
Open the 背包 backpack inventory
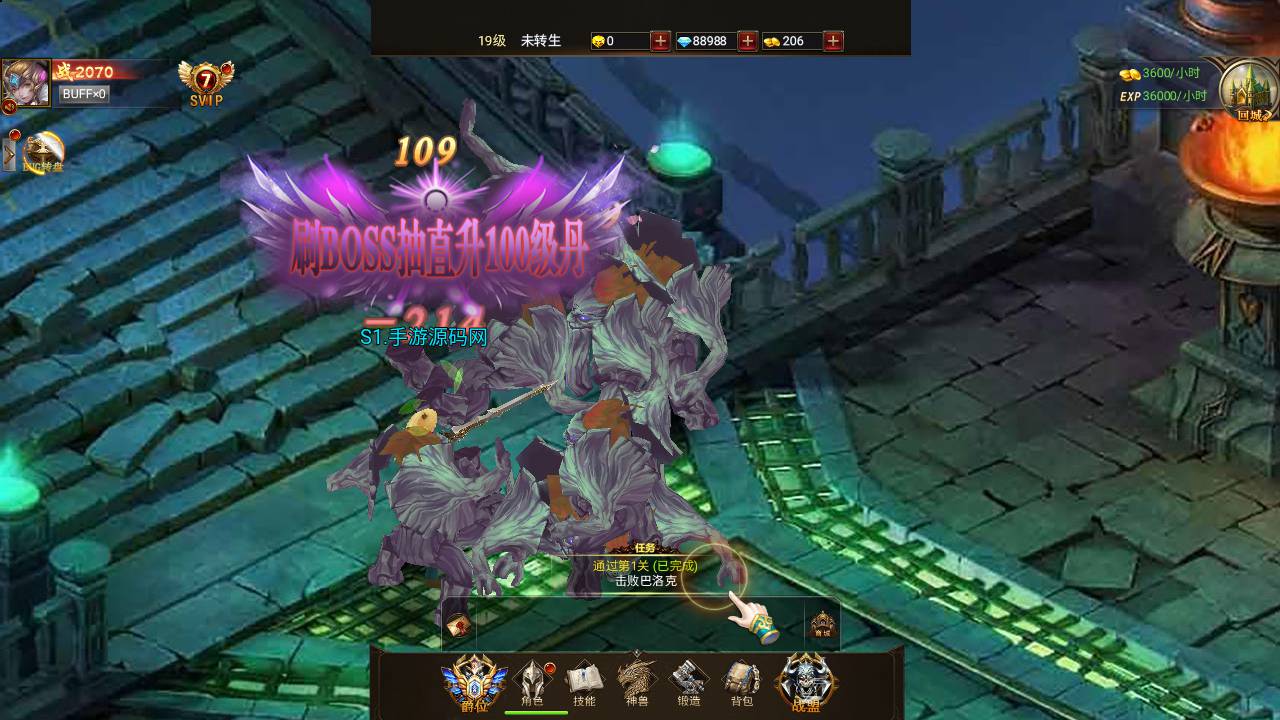pyautogui.click(x=742, y=682)
